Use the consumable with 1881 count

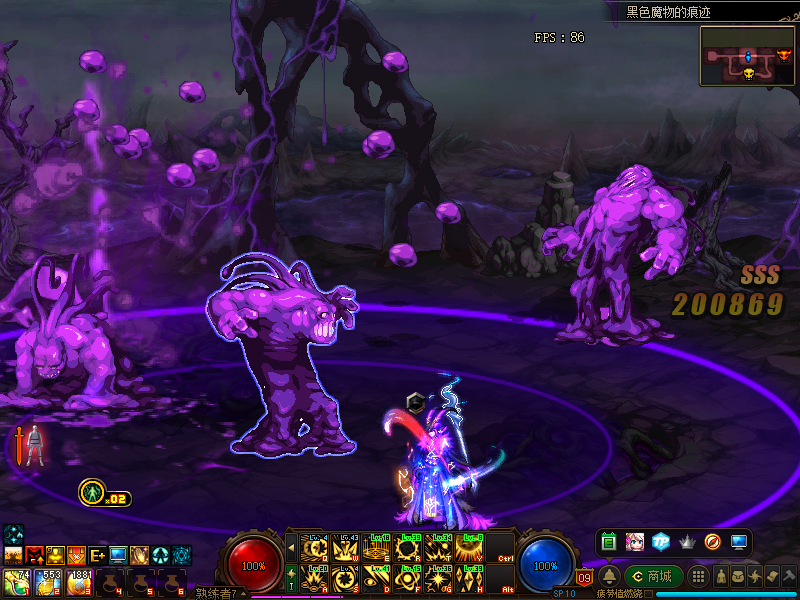click(78, 581)
